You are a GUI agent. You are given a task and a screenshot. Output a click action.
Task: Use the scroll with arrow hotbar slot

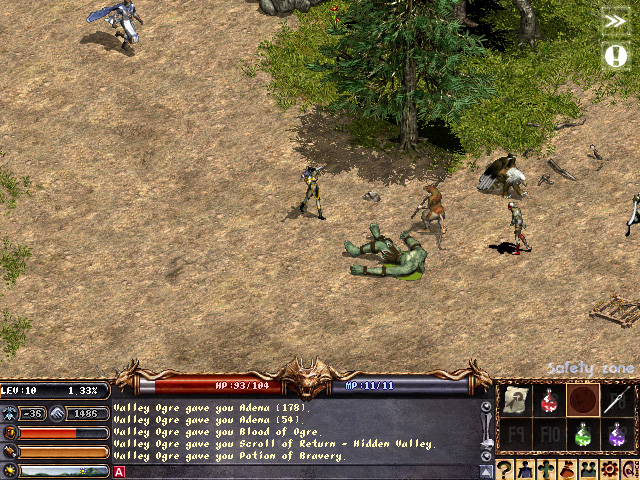point(514,401)
